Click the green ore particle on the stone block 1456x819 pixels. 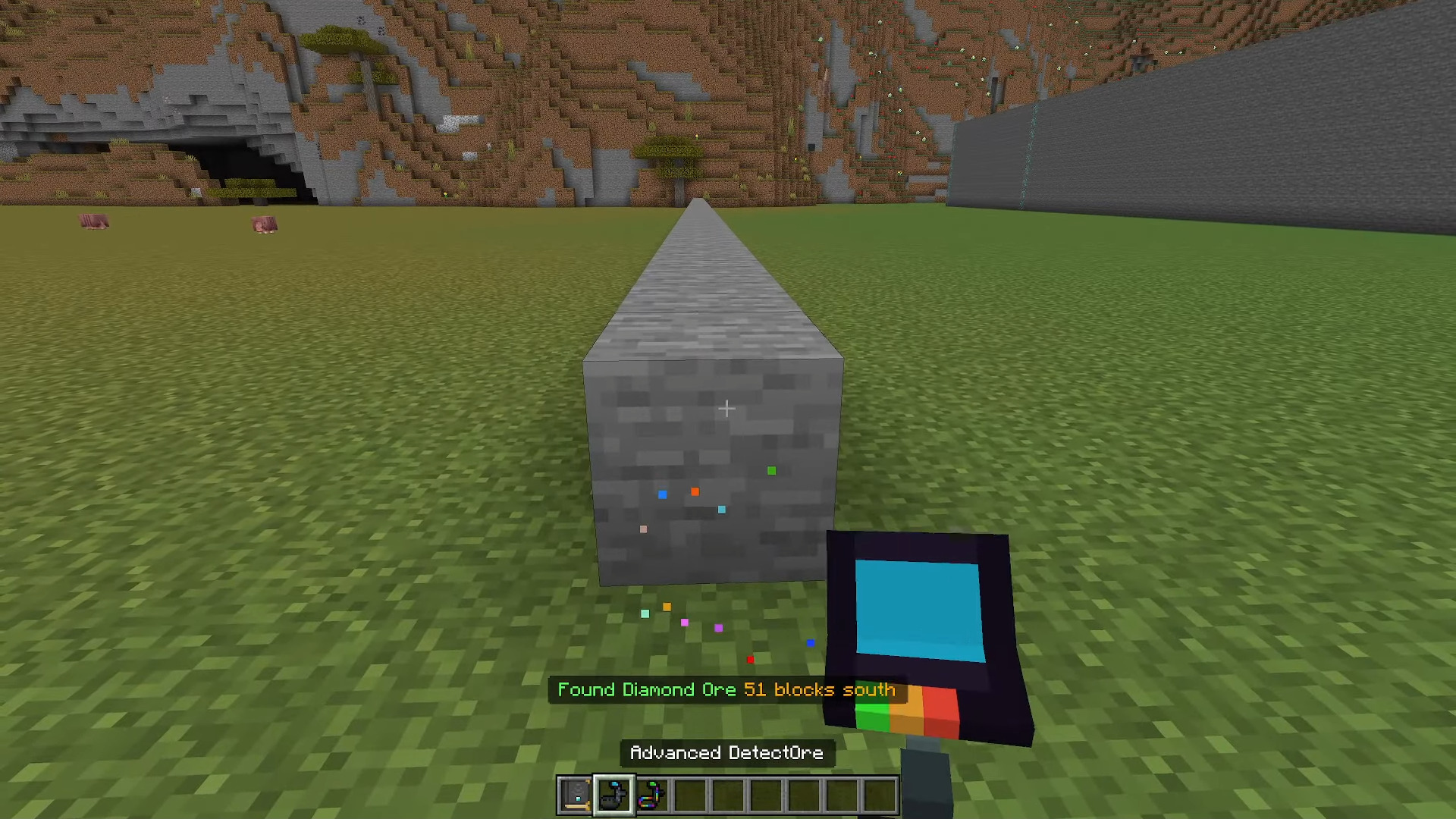coord(771,470)
